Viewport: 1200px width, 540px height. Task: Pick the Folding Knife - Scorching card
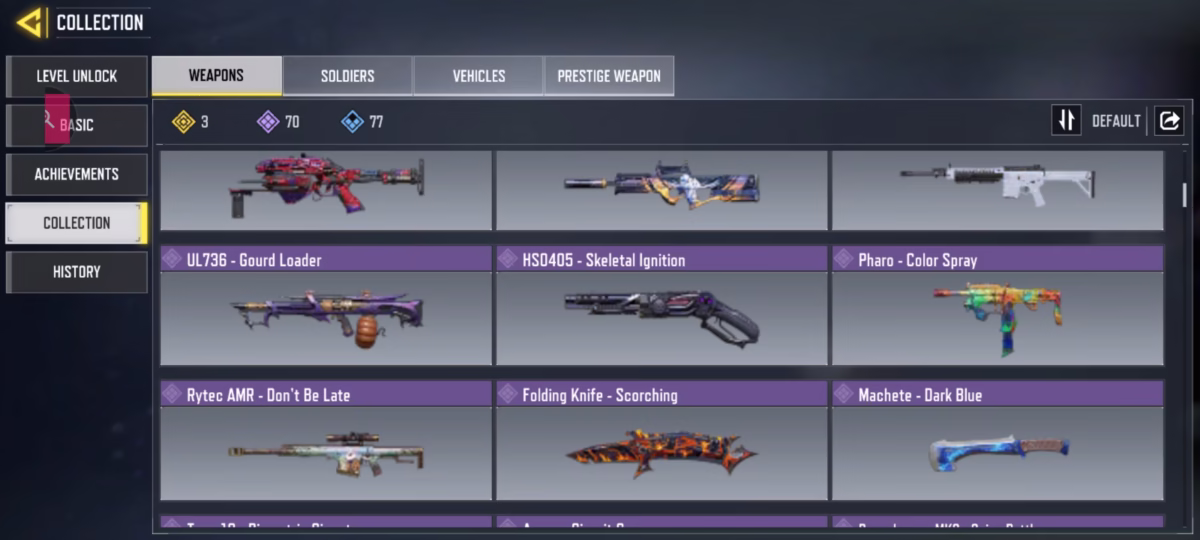click(x=661, y=441)
